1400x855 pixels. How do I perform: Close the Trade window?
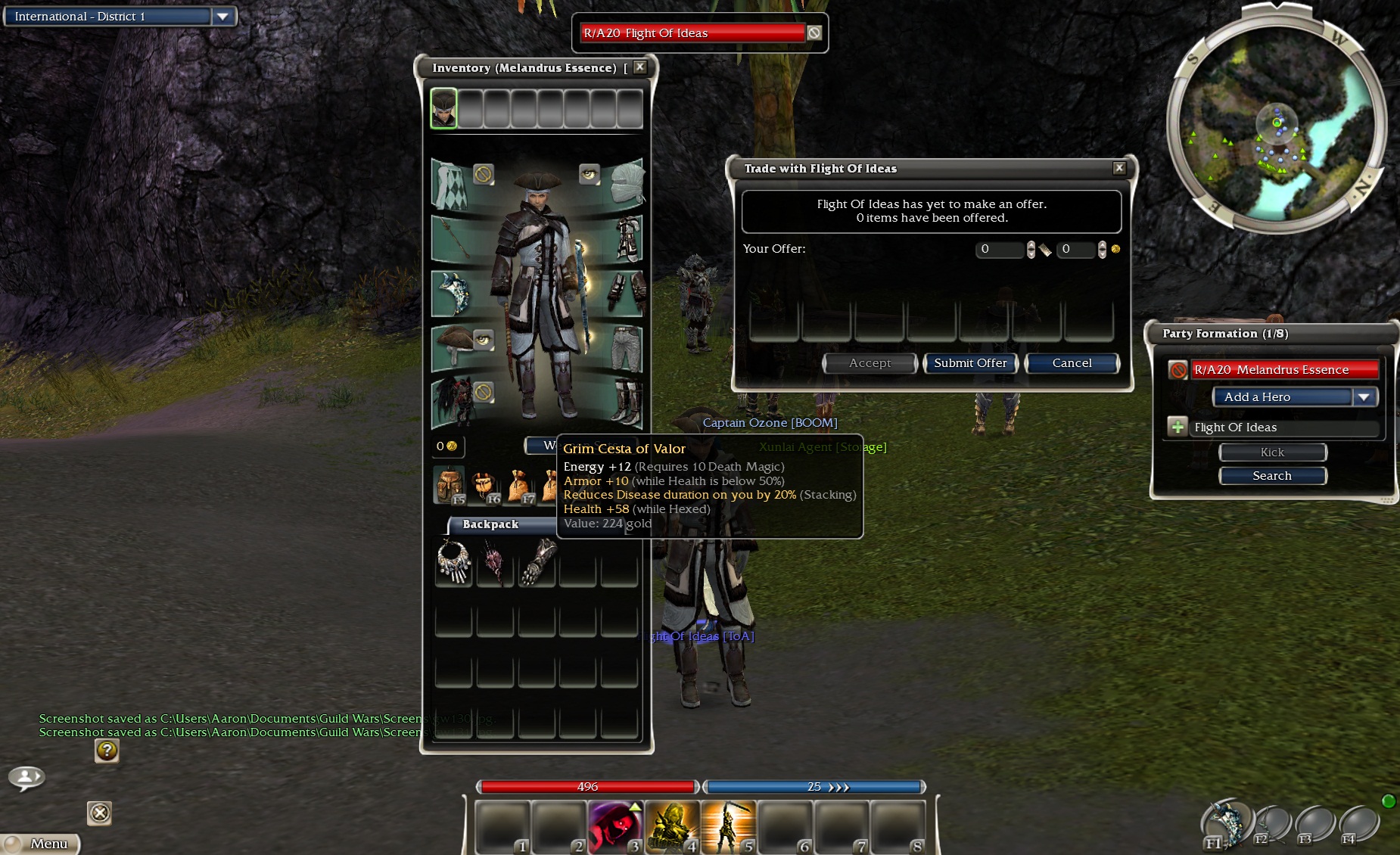click(1119, 168)
